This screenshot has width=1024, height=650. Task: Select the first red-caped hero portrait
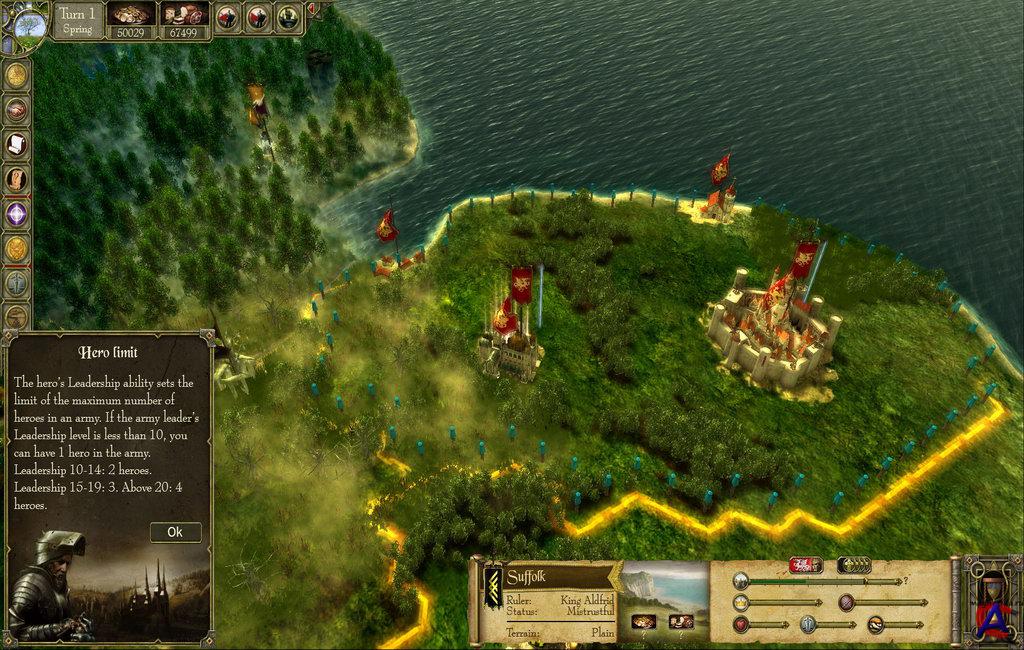point(229,16)
